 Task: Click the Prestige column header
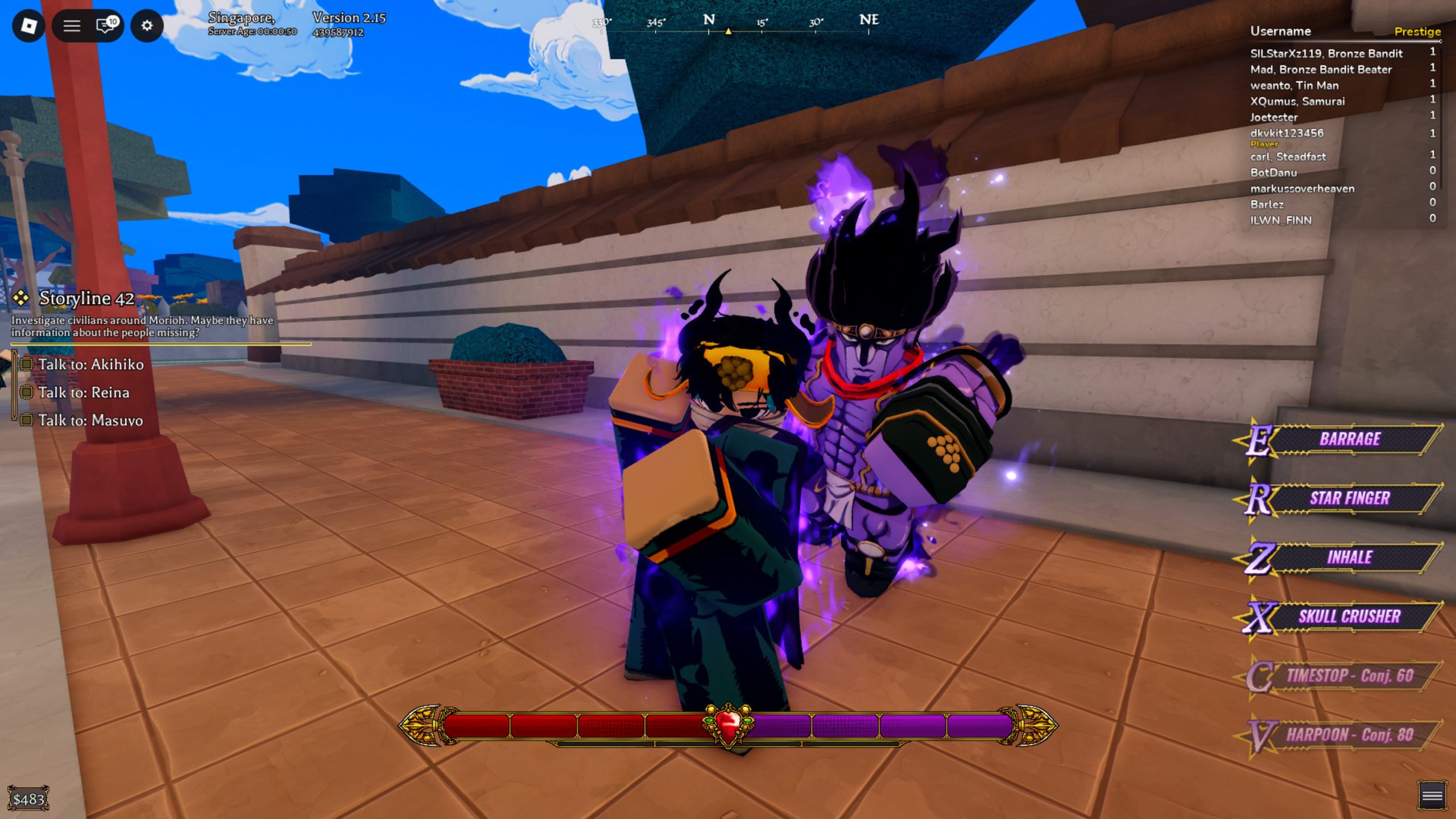pyautogui.click(x=1417, y=32)
